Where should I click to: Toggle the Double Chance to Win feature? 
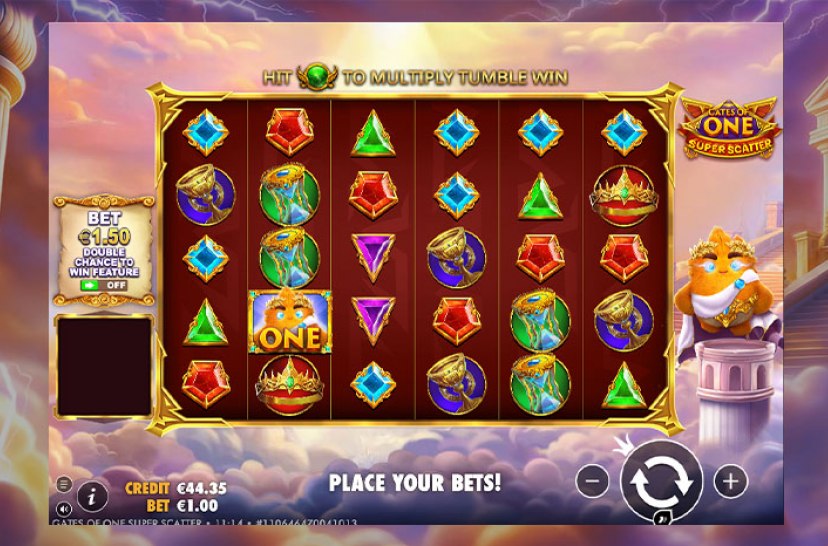coord(104,285)
